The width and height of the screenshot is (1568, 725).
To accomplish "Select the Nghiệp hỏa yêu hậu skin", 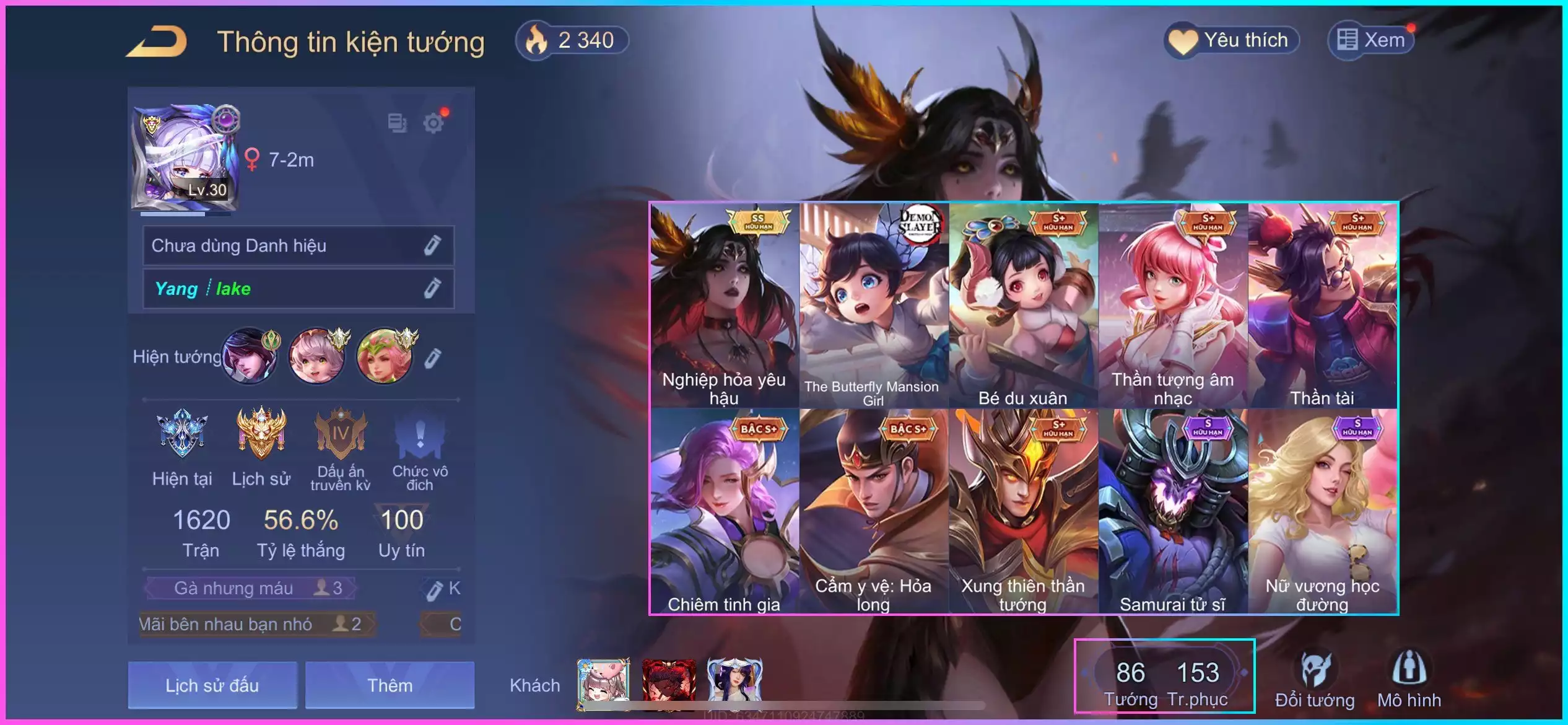I will (x=724, y=305).
